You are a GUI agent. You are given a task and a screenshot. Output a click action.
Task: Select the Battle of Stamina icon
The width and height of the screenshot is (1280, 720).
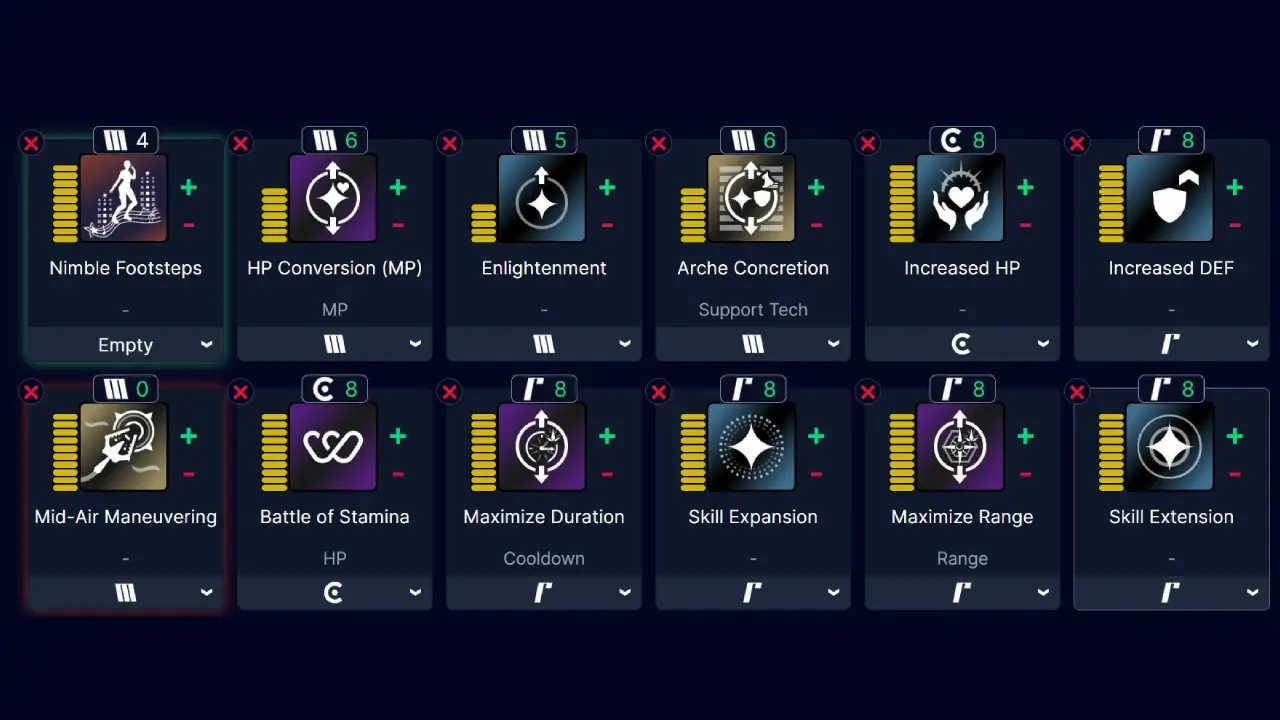[x=334, y=447]
